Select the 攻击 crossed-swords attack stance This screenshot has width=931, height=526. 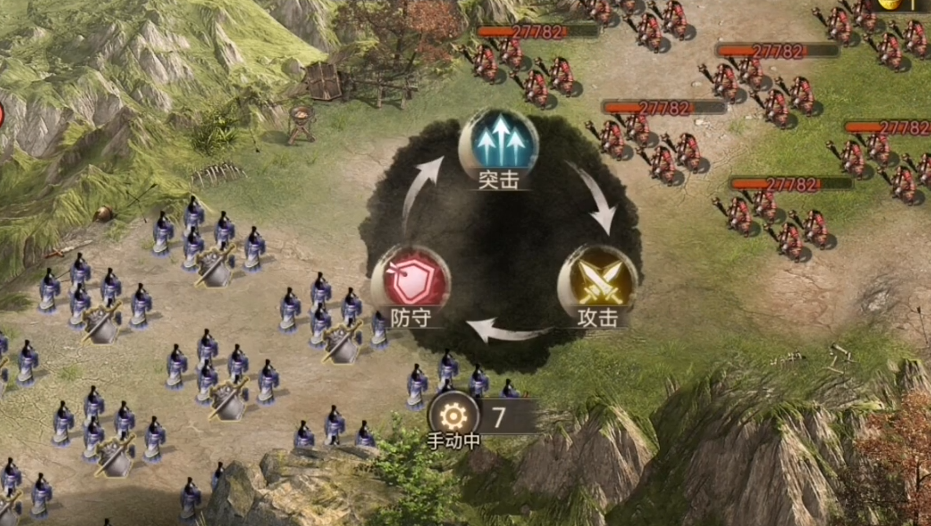pos(597,283)
